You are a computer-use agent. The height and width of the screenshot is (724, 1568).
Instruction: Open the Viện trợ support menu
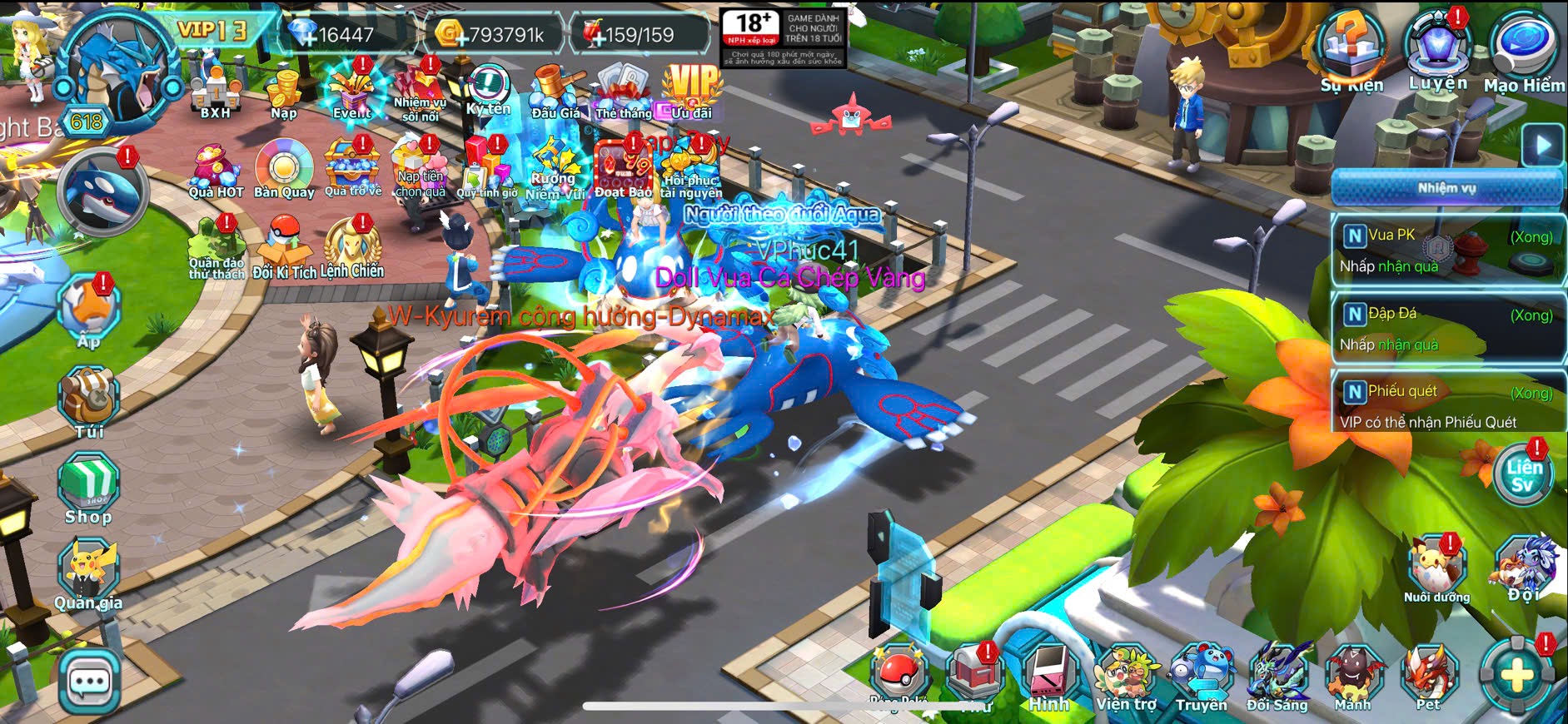click(x=1126, y=676)
